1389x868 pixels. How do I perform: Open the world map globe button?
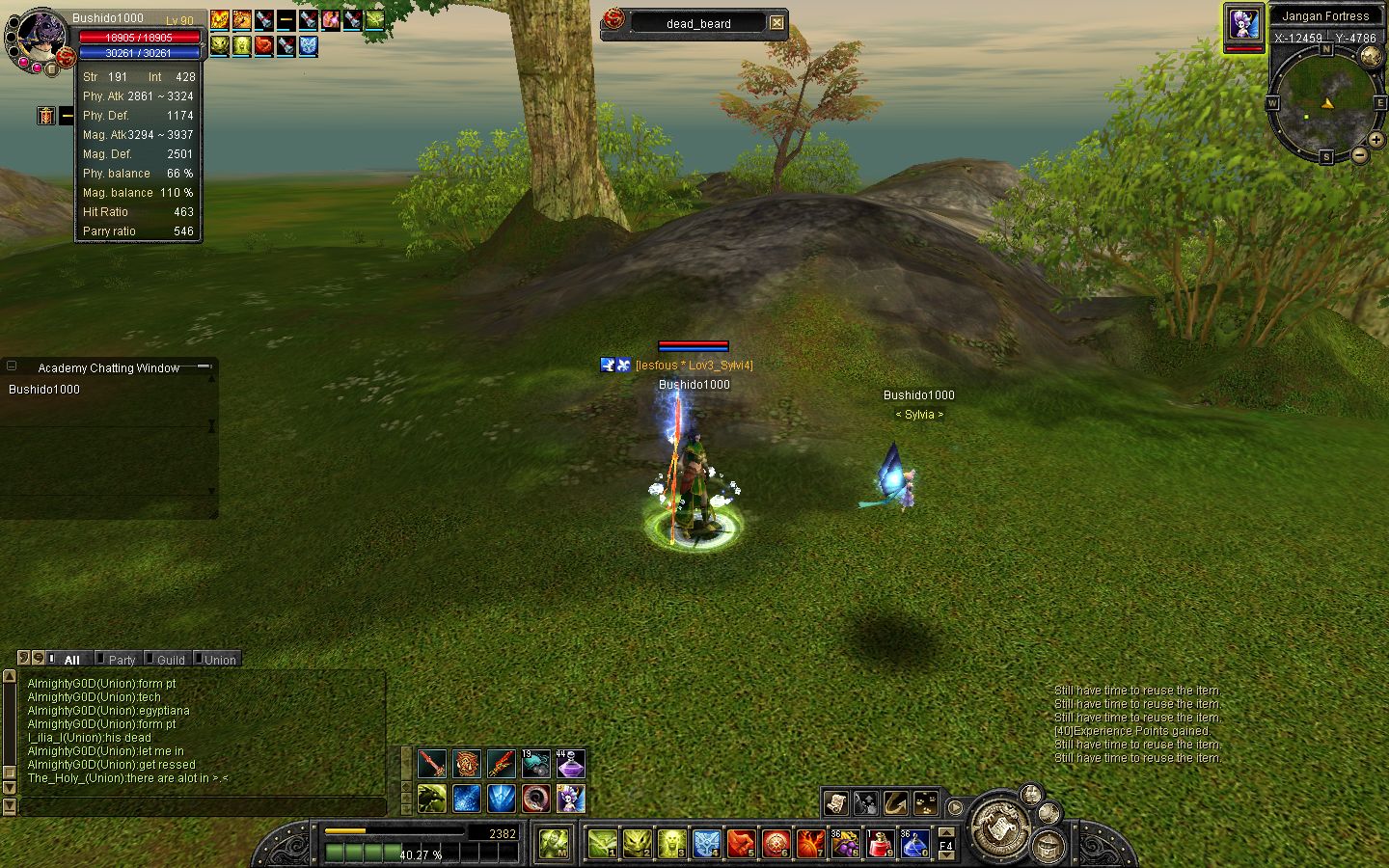1371,56
